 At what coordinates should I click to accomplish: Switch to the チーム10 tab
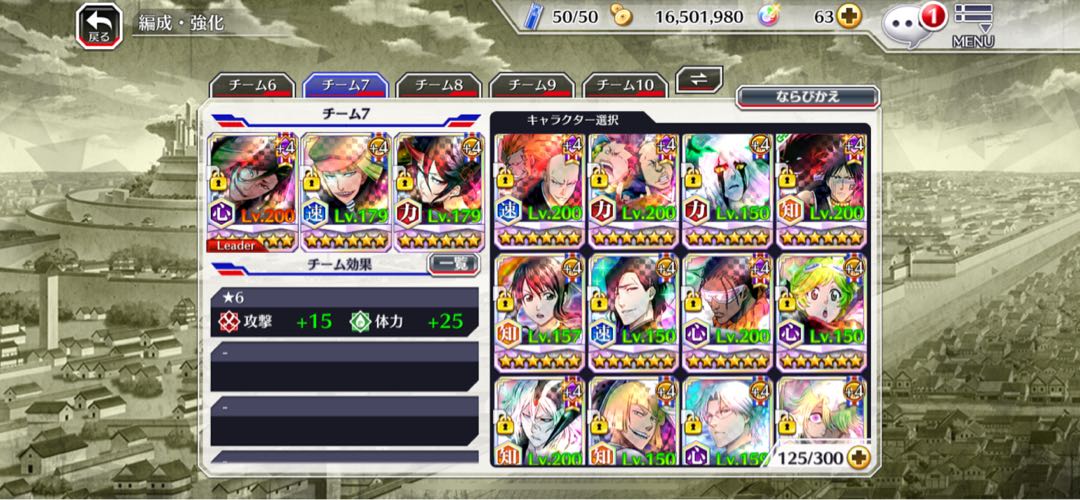tap(625, 86)
